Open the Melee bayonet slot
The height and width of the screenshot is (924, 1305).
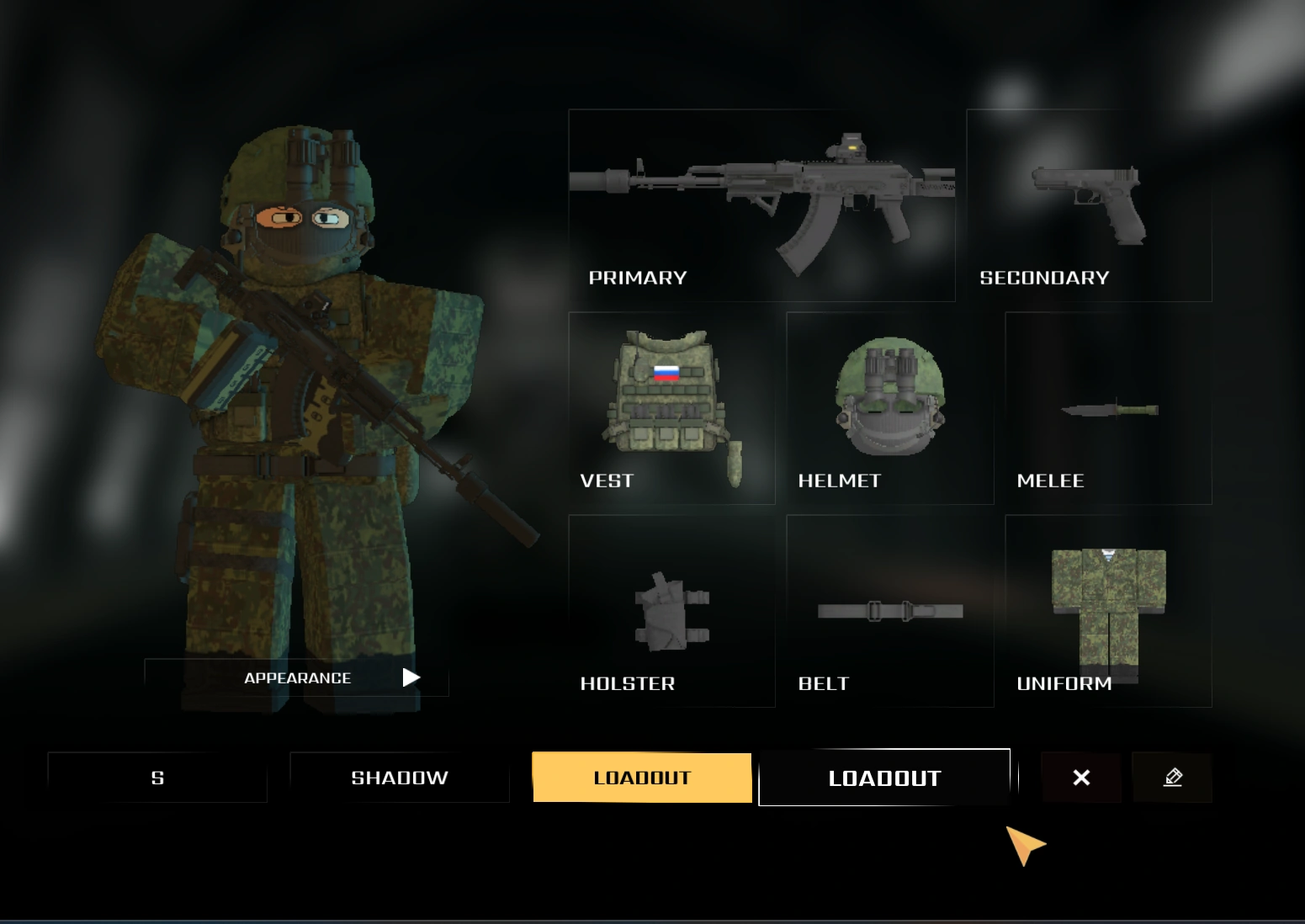point(1106,408)
